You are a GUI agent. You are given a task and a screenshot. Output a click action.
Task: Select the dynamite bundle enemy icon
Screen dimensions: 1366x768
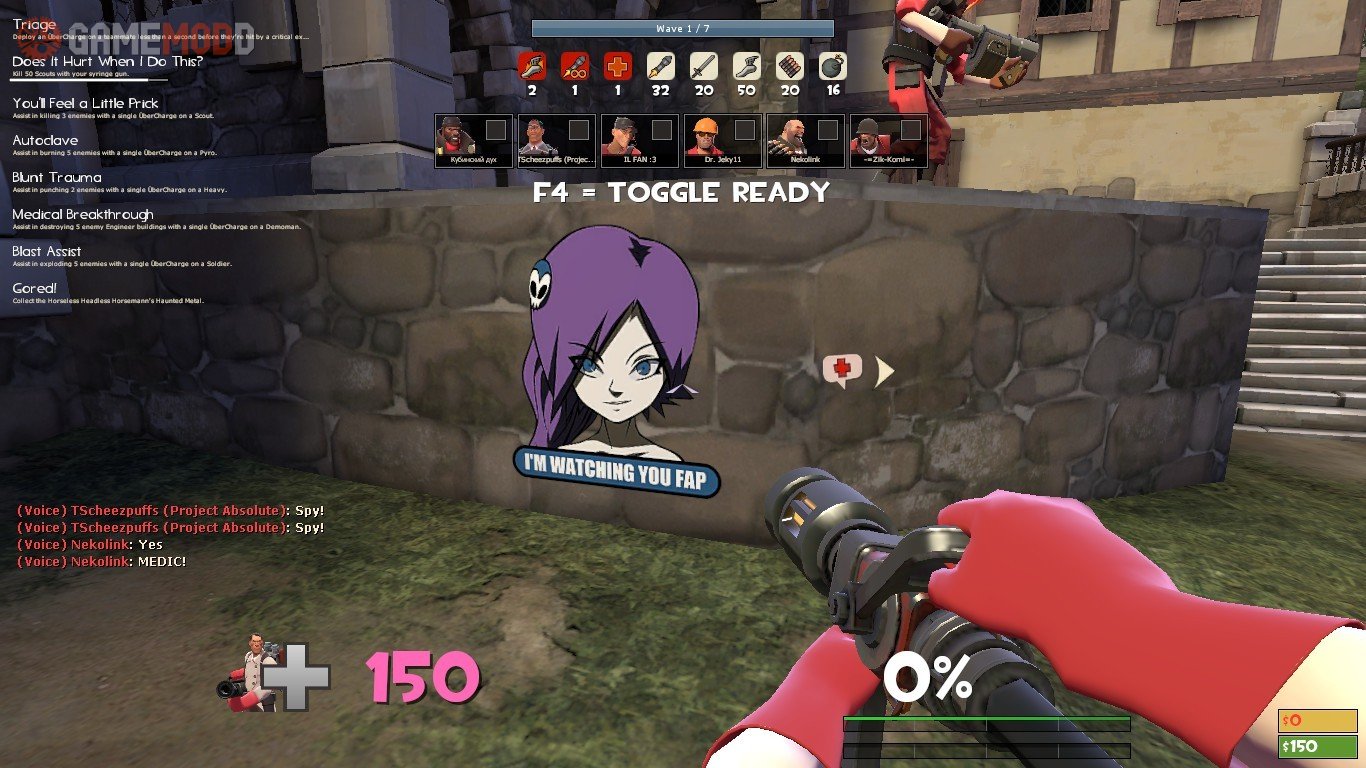click(x=790, y=67)
